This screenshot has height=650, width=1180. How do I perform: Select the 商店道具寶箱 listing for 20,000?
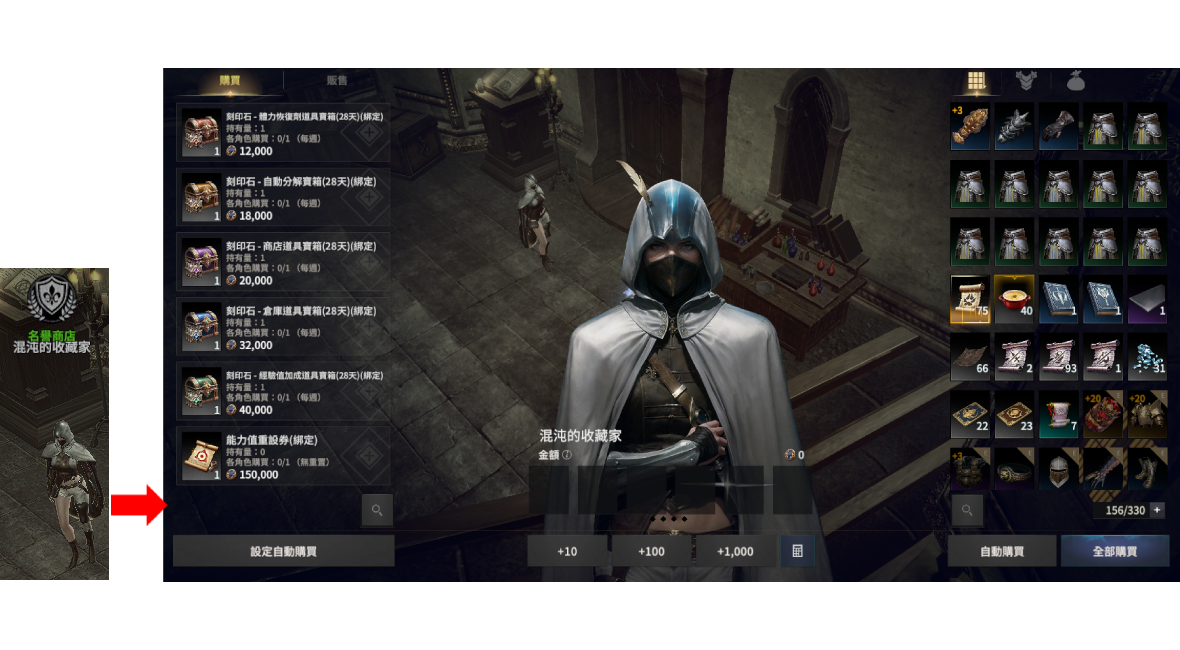point(284,263)
